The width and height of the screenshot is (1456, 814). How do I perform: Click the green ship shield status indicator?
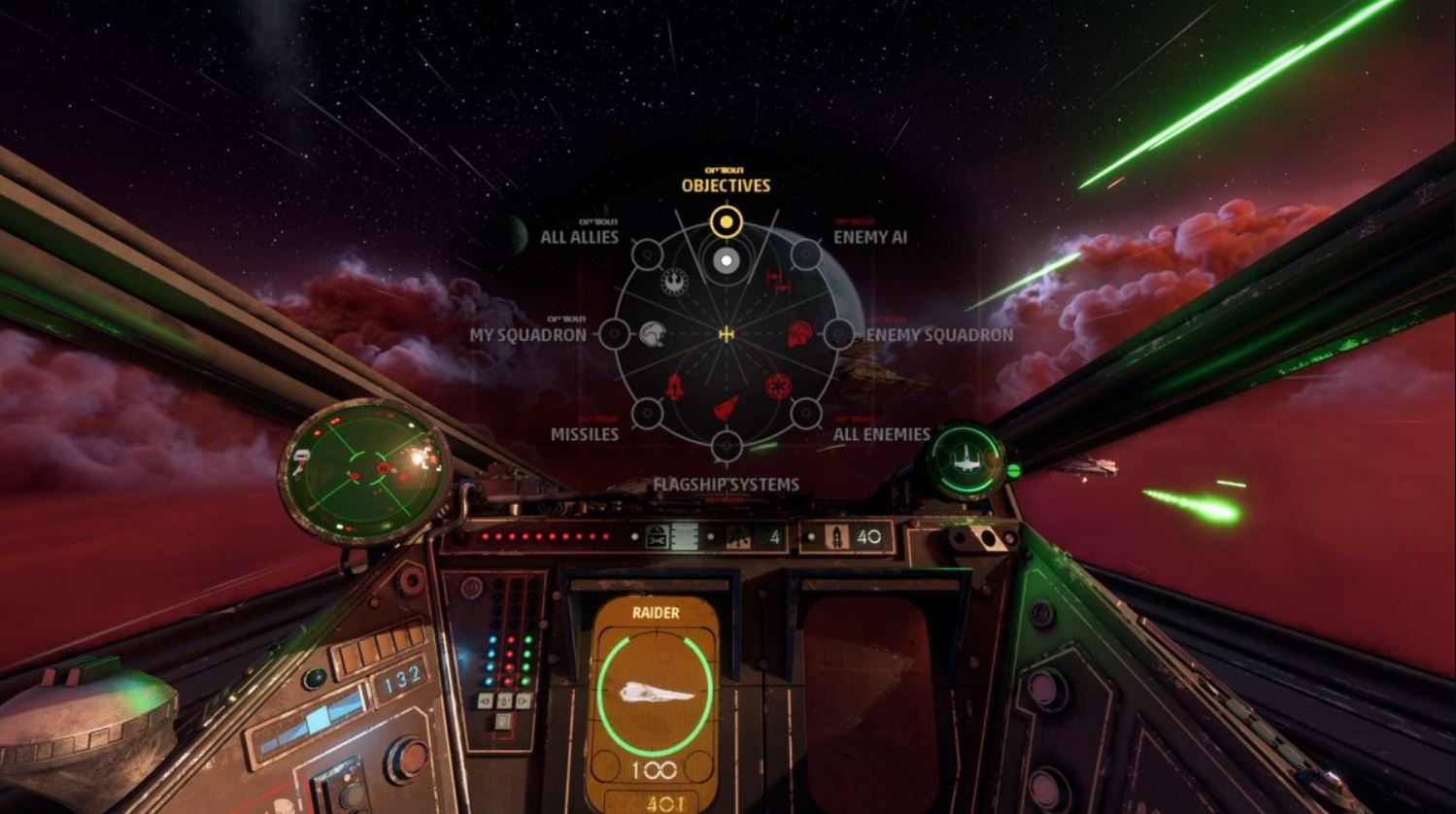(x=965, y=460)
